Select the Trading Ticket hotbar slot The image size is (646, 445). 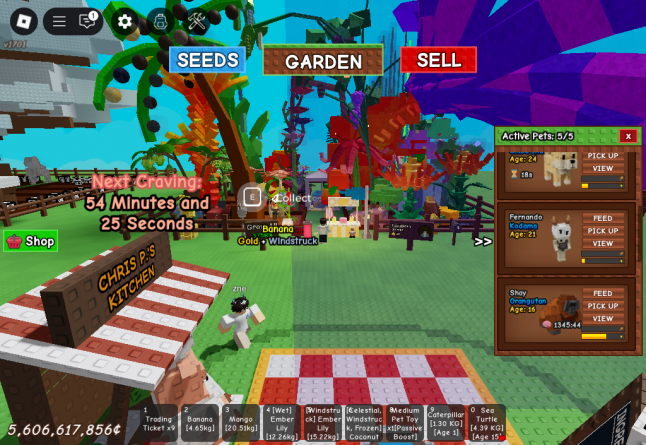(158, 423)
